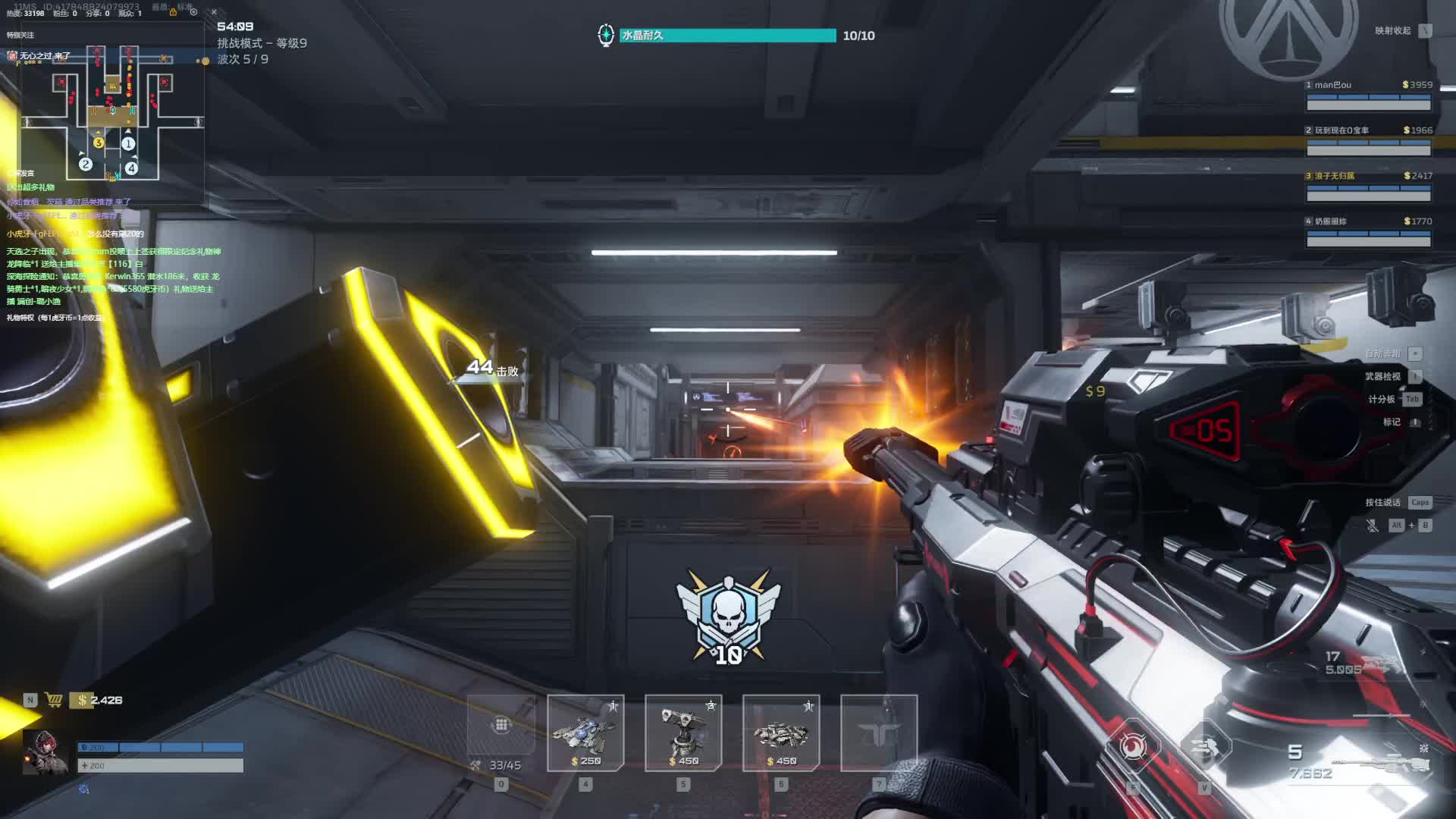Close the stream overlay panel
Viewport: 1456px width, 819px height.
pyautogui.click(x=214, y=11)
